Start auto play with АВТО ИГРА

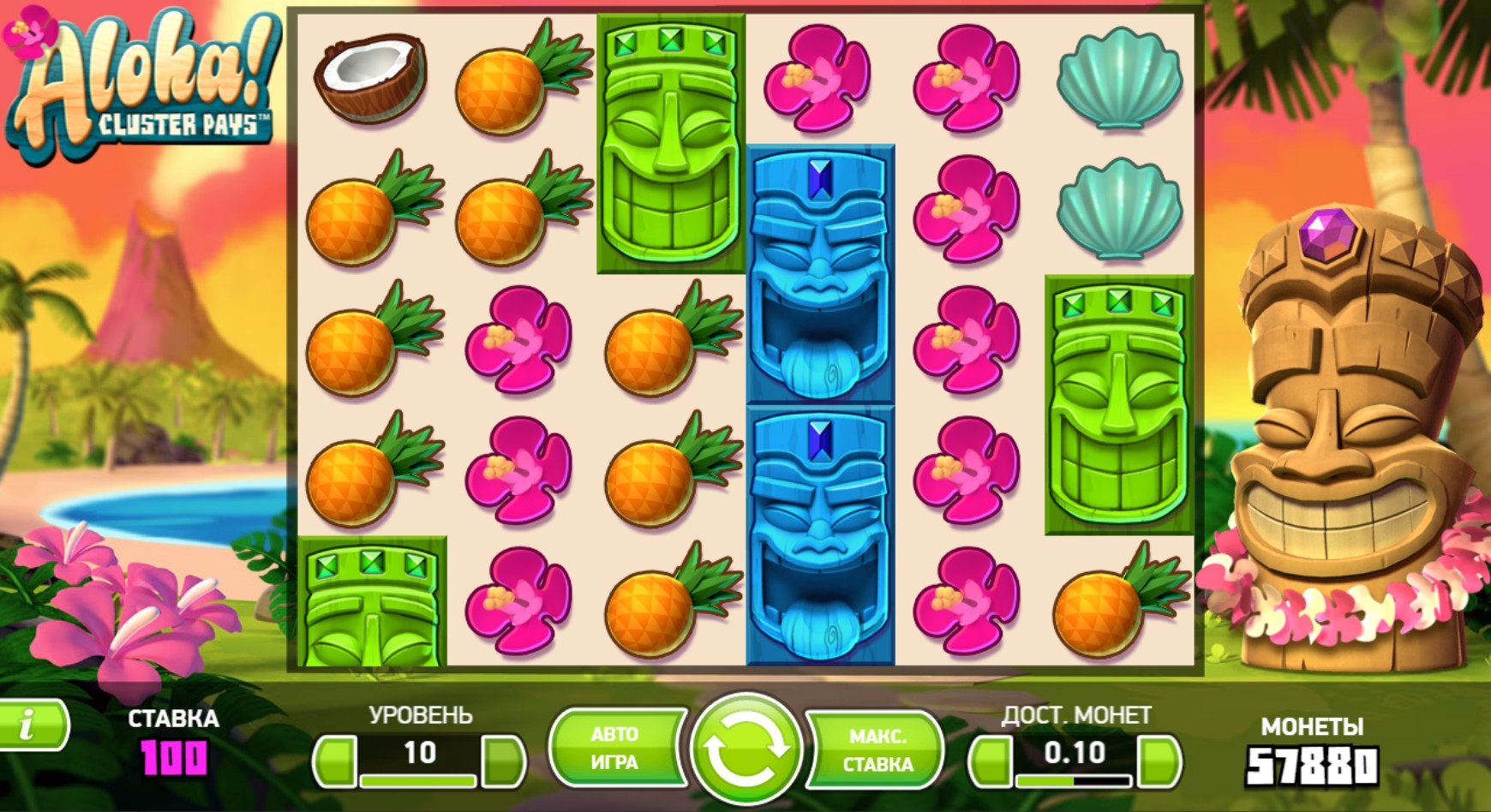point(615,749)
